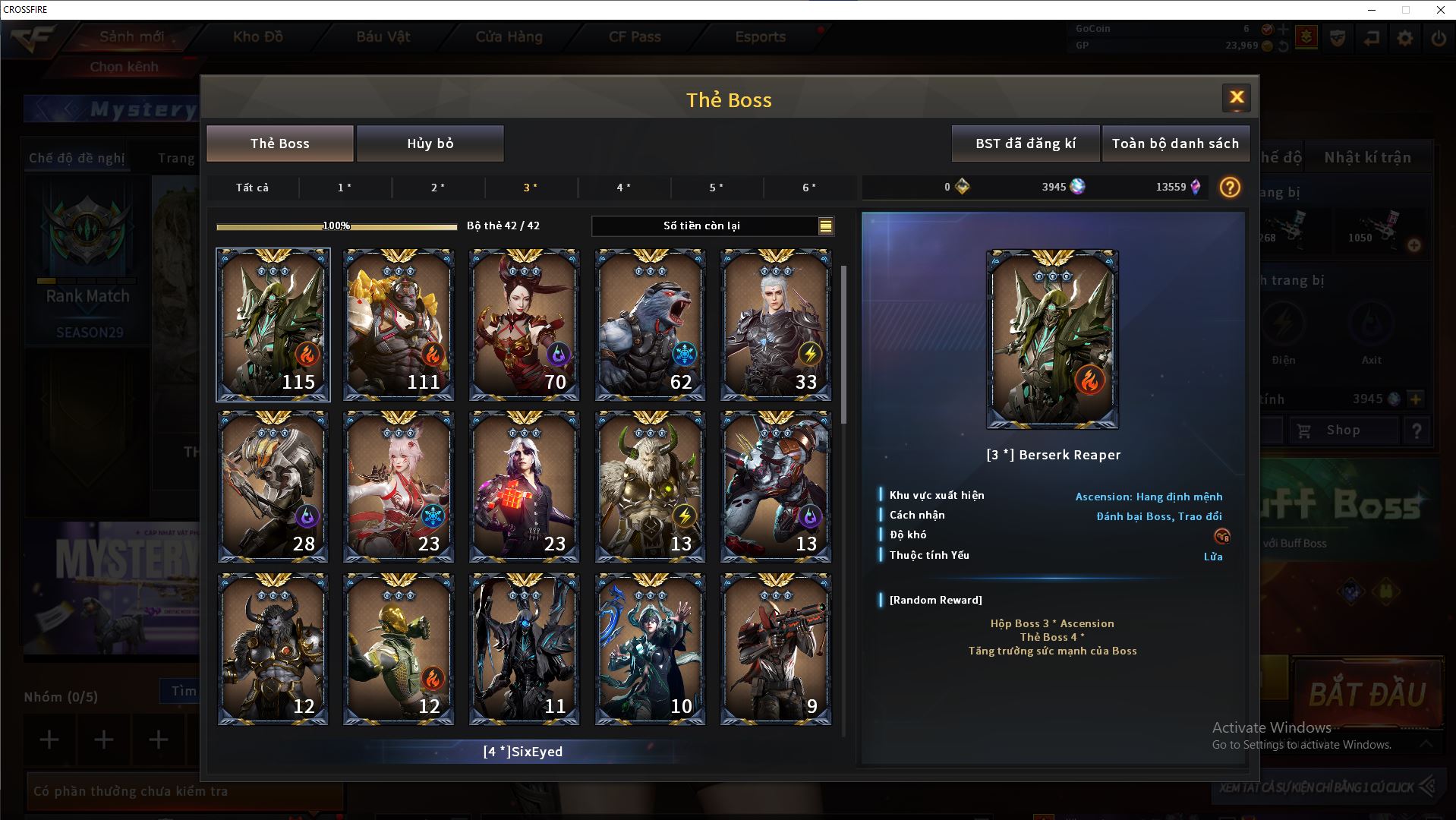The height and width of the screenshot is (820, 1456).
Task: Show Toàn bộ danh sách
Action: click(1175, 143)
